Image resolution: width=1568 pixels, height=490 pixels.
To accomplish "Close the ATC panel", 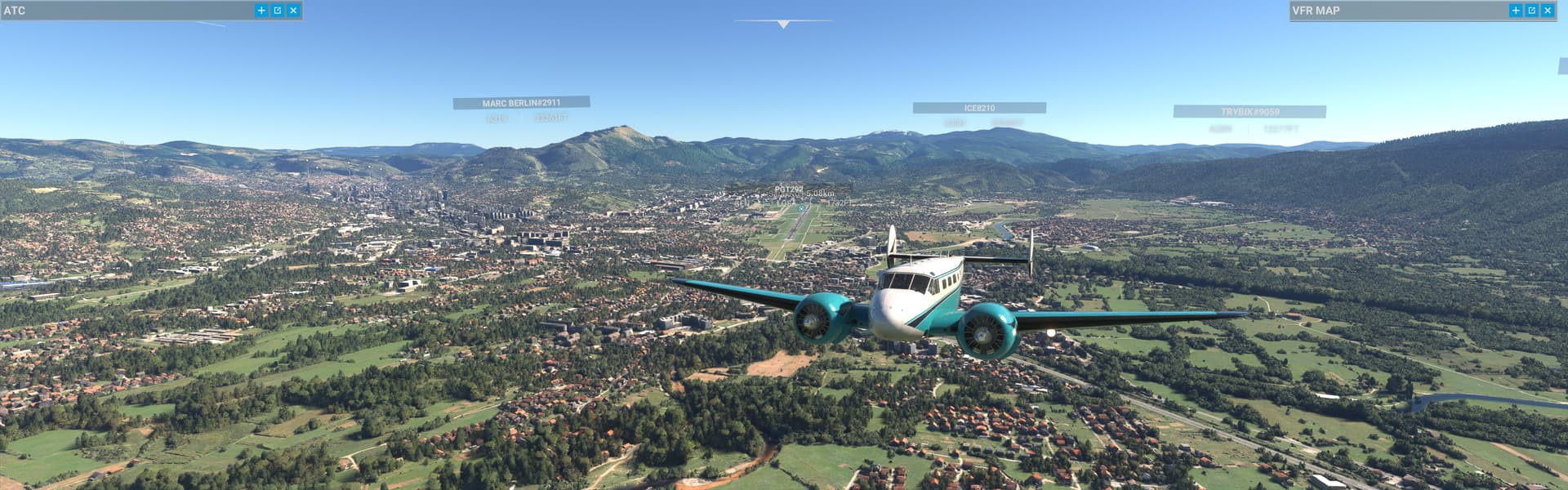I will (x=293, y=11).
